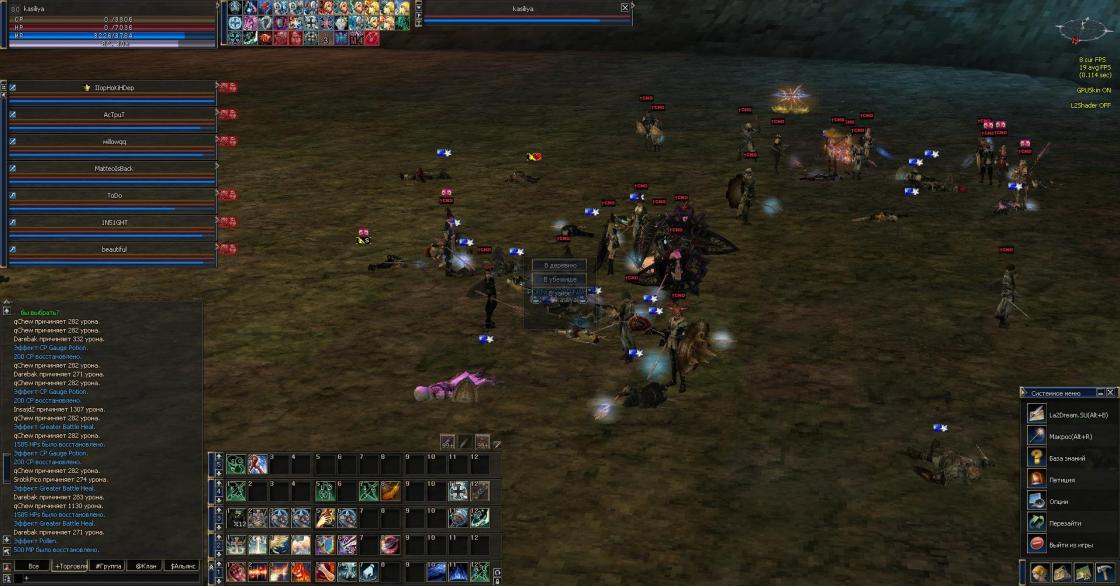Switch to the Все chat tab
Screen dimensions: 1120x586
click(32, 566)
